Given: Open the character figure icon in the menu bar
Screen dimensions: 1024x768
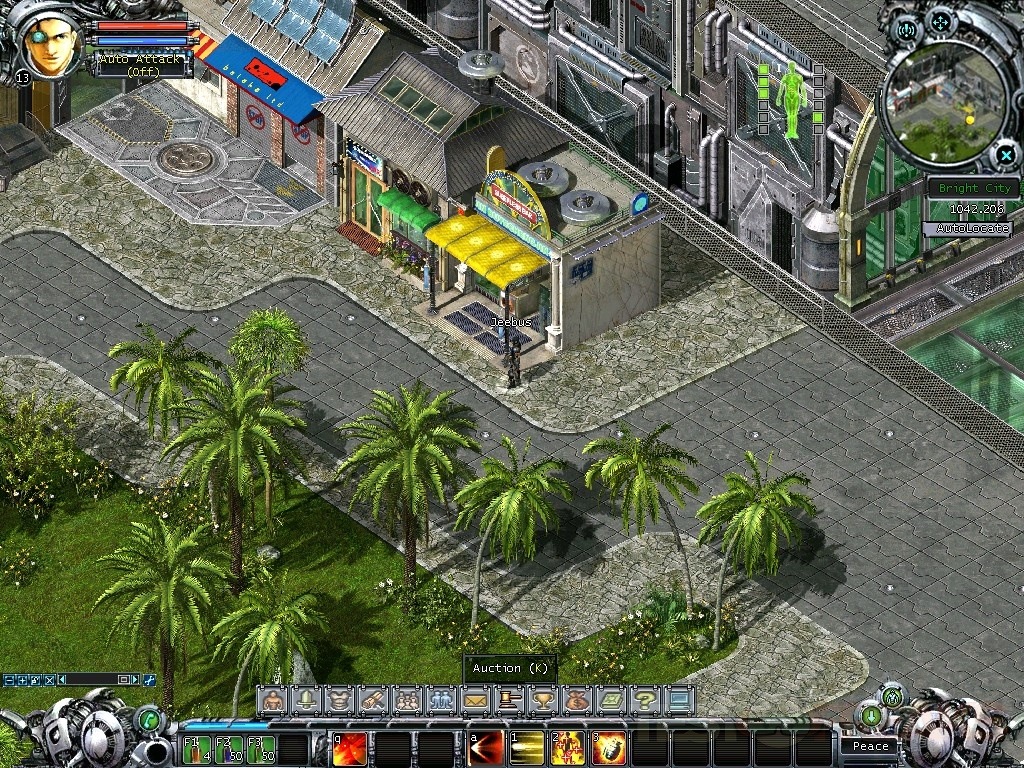Looking at the screenshot, I should coord(271,700).
